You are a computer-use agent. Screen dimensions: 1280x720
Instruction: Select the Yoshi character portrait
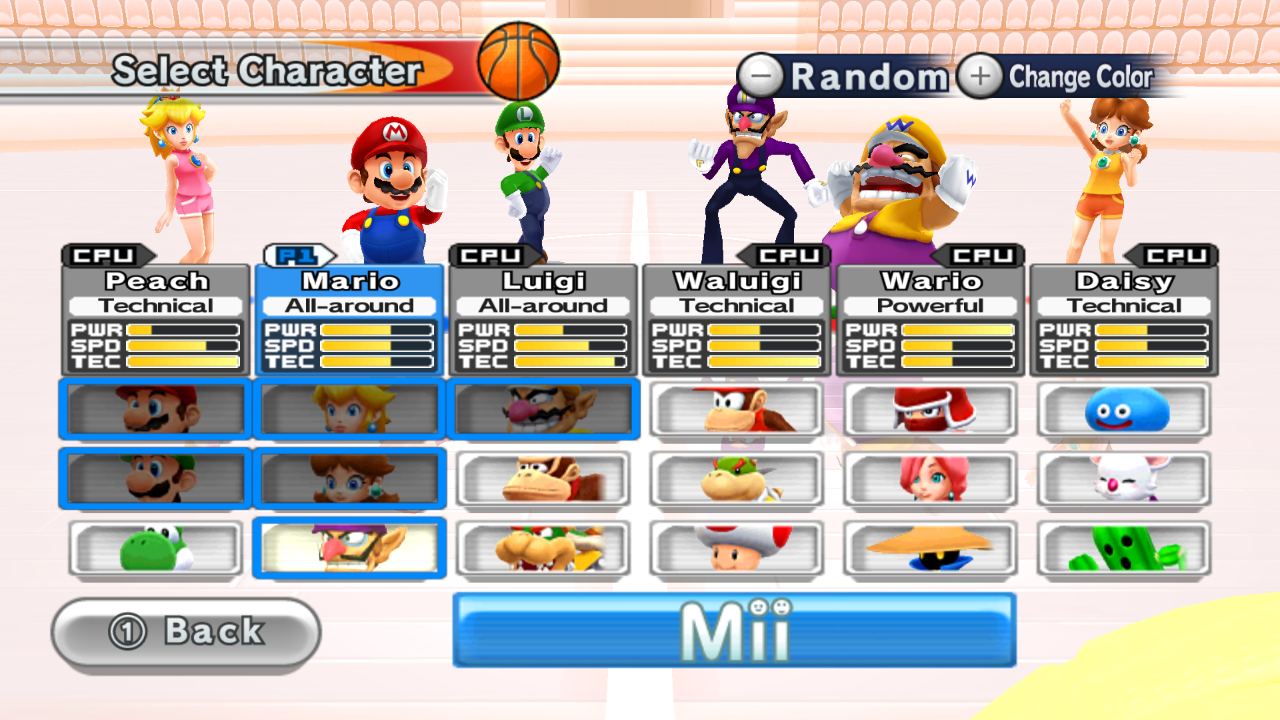pyautogui.click(x=154, y=547)
